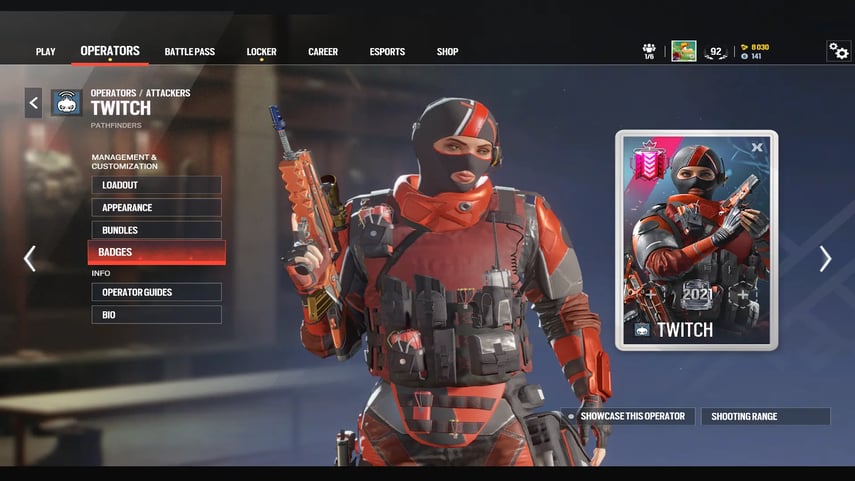Select the Career tab

323,52
